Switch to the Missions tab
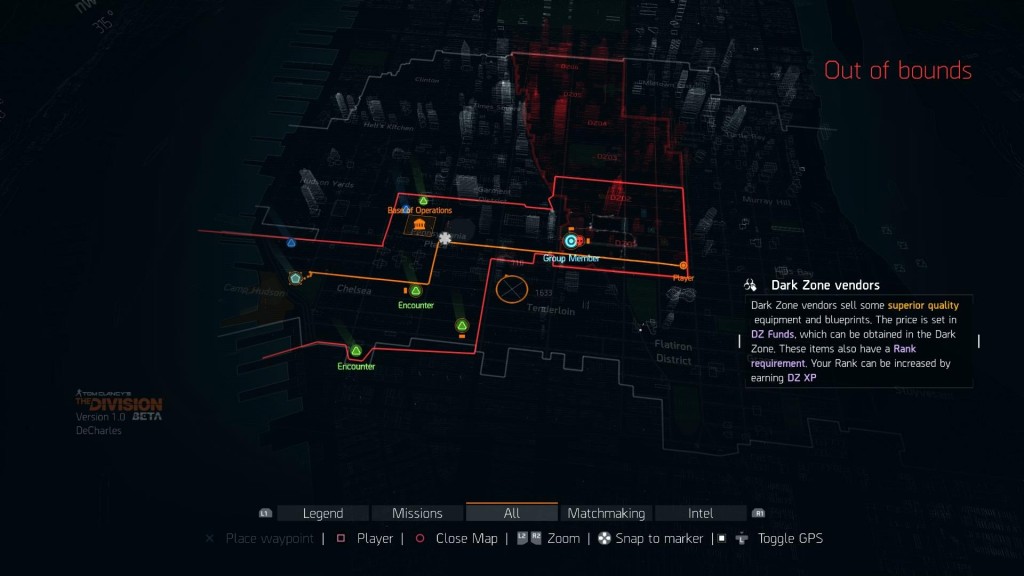1024x576 pixels. (417, 513)
